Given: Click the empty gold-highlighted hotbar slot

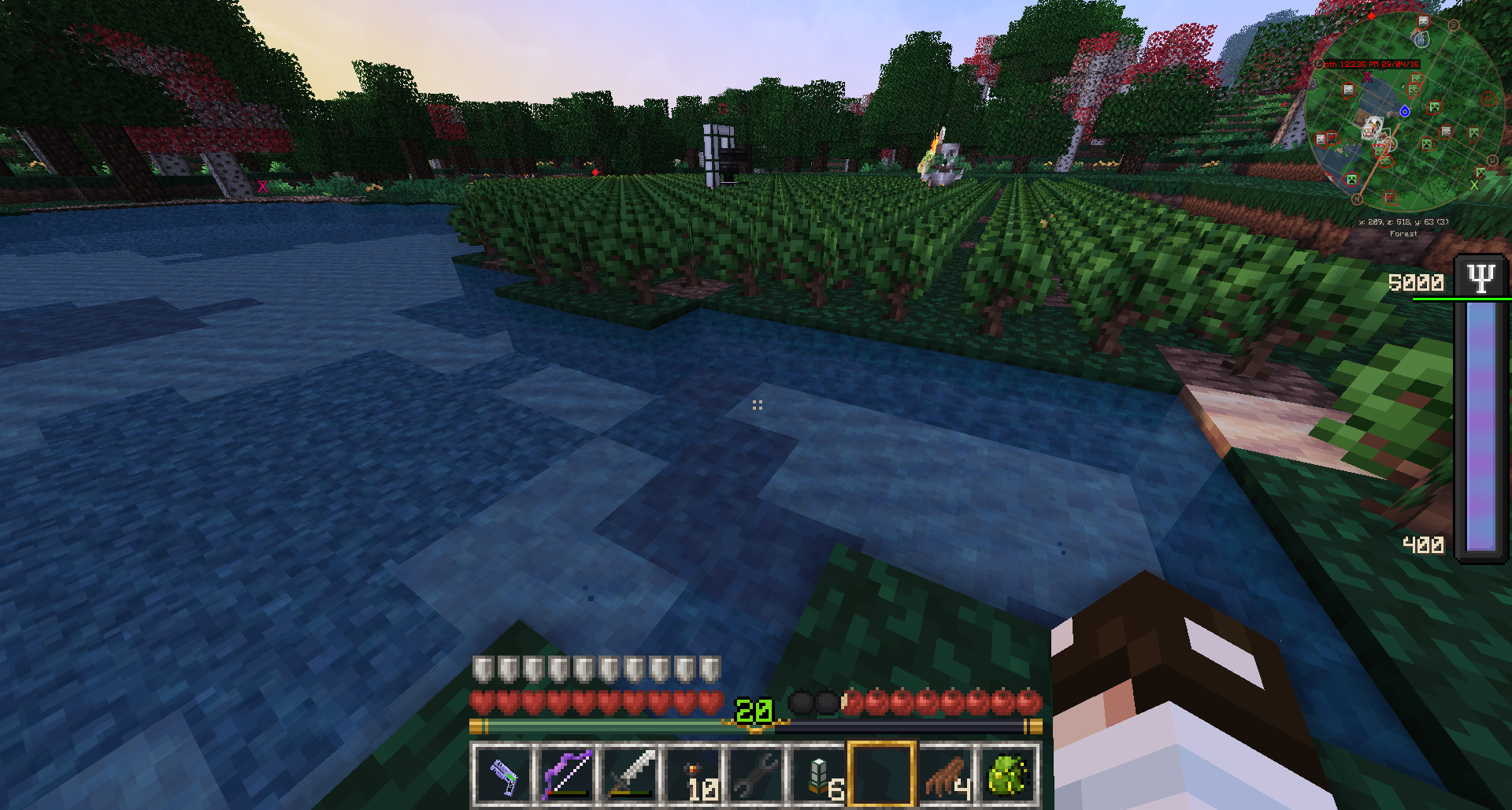Looking at the screenshot, I should coord(882,775).
